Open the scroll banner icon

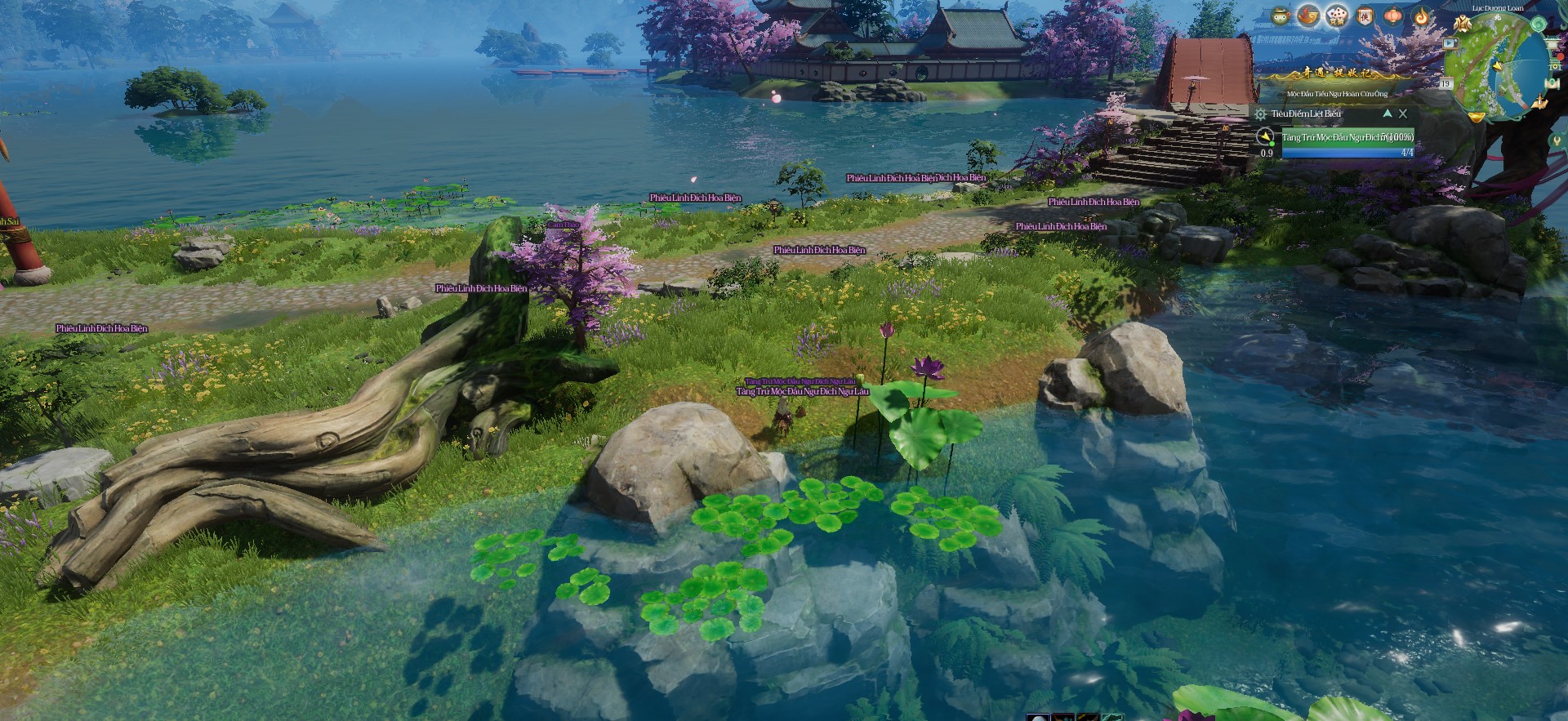[1365, 16]
